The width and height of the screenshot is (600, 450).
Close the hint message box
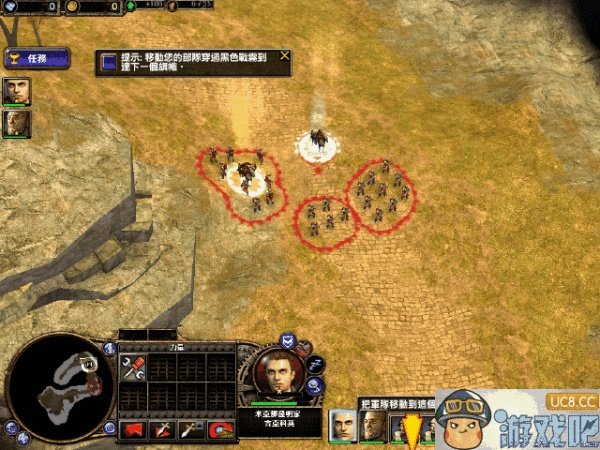click(285, 56)
